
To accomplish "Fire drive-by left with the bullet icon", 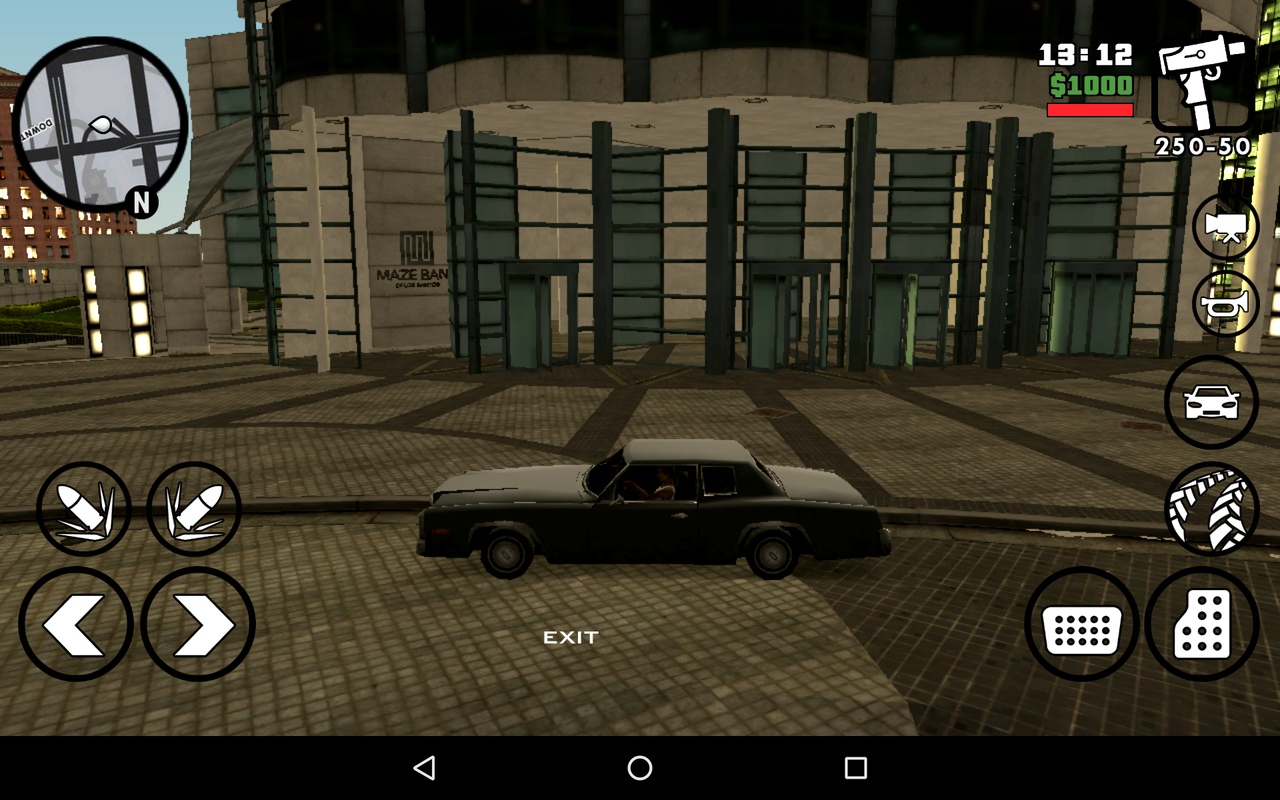I will click(85, 508).
